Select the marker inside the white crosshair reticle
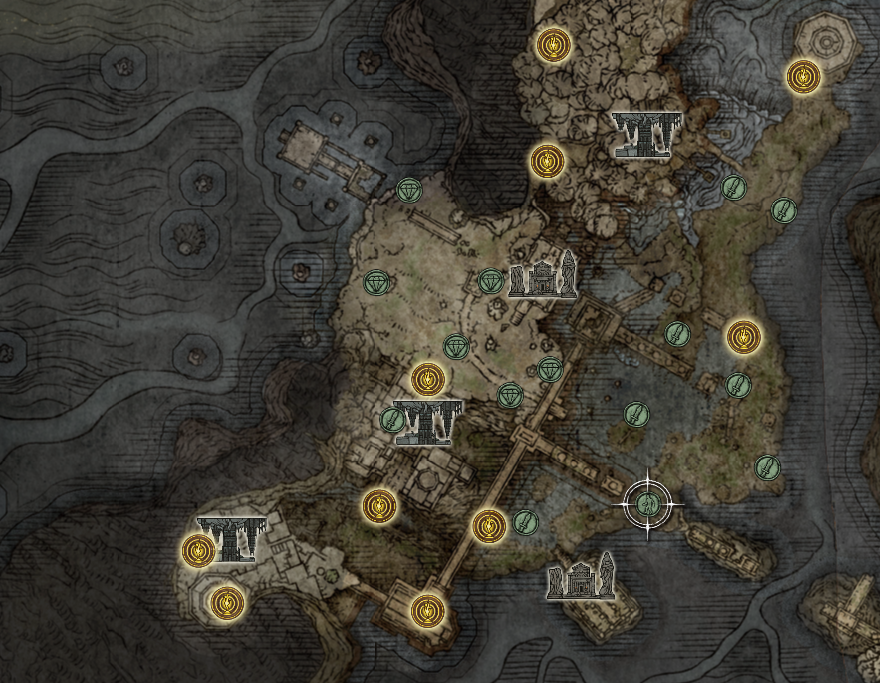The image size is (880, 683). 647,503
